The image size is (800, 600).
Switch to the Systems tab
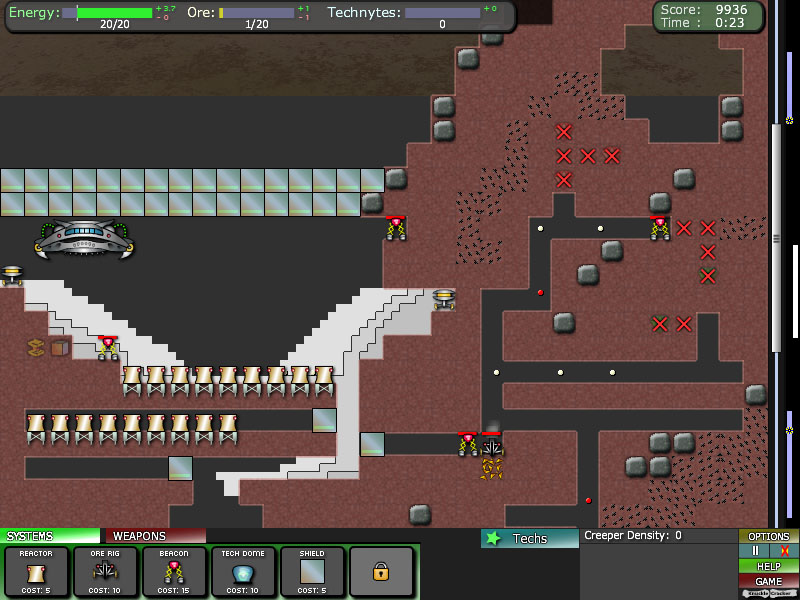click(50, 536)
